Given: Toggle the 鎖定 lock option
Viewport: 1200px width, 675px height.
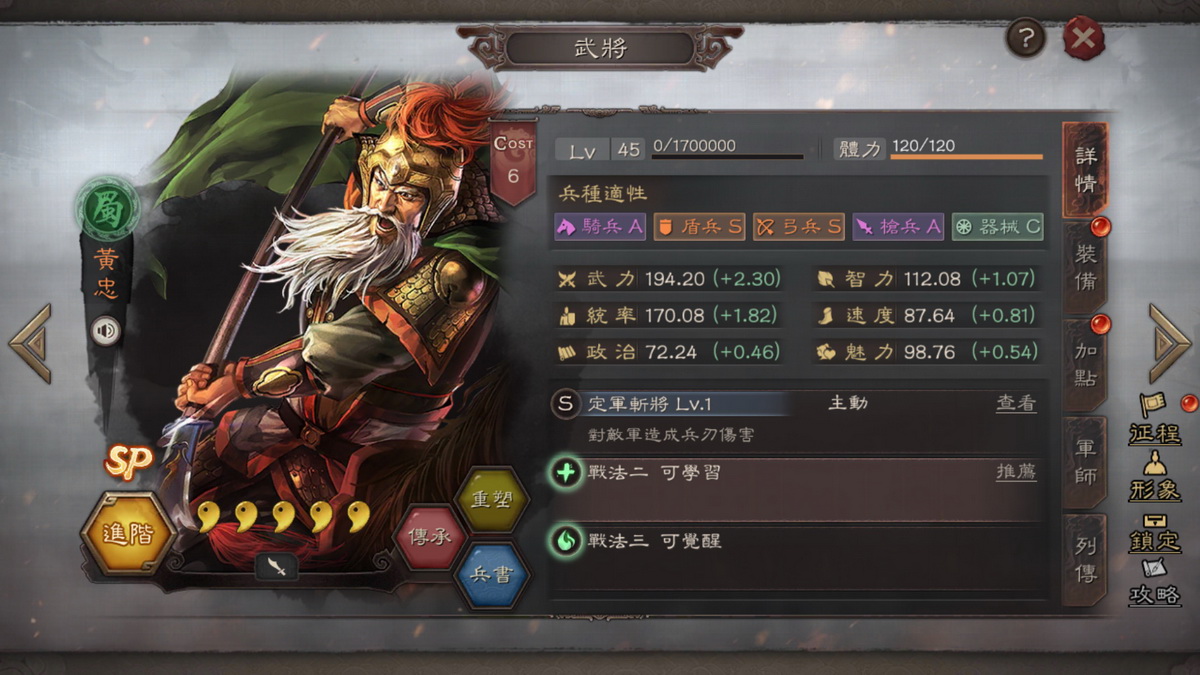Looking at the screenshot, I should tap(1155, 532).
